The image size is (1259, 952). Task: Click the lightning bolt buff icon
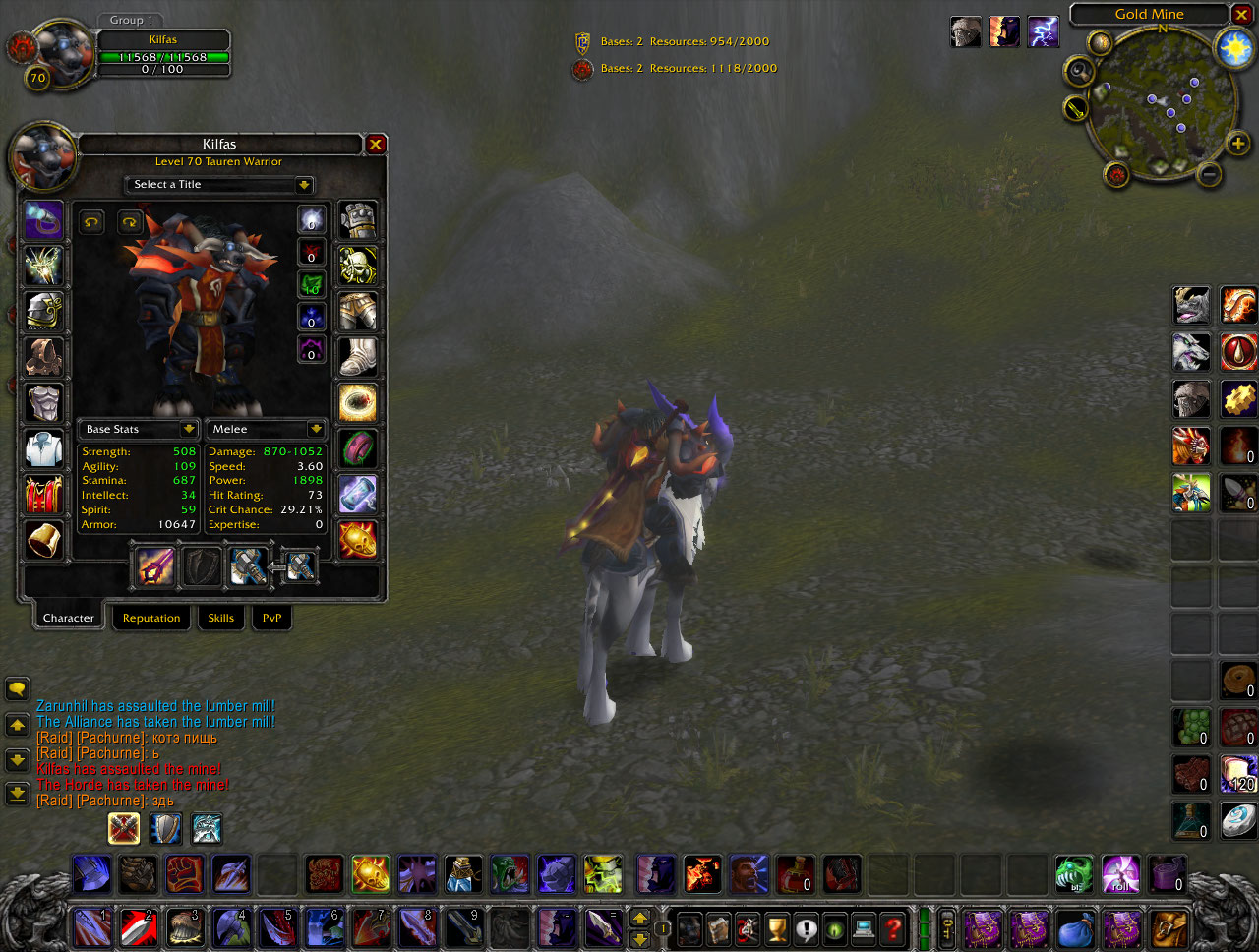point(1044,31)
